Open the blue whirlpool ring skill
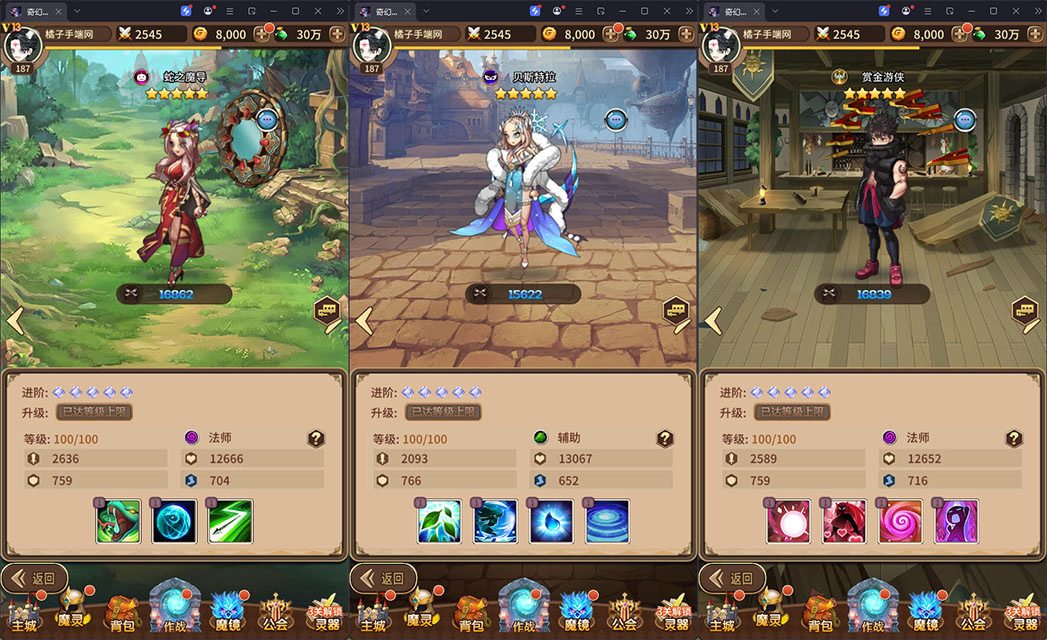The height and width of the screenshot is (640, 1047). point(607,522)
